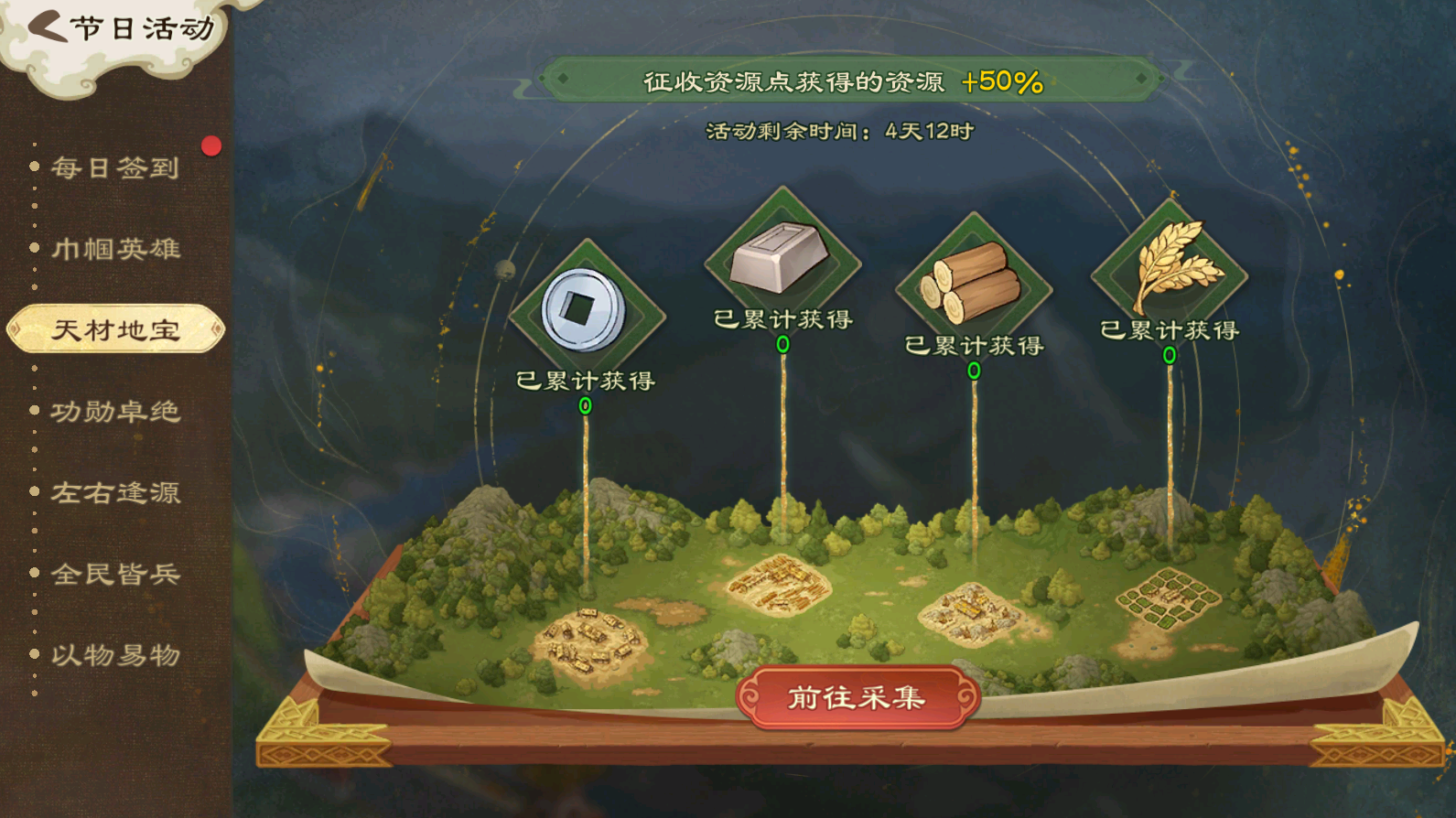Choose the 以物易物 tab
1456x818 pixels.
click(x=115, y=655)
